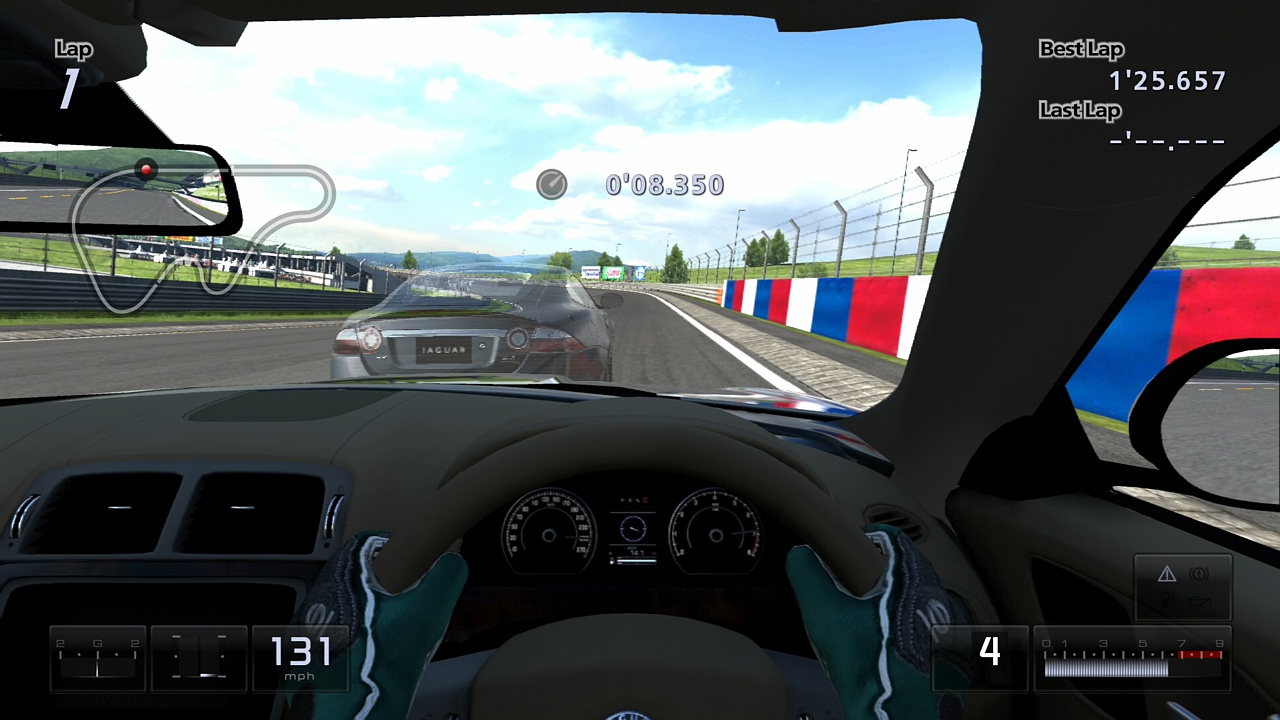This screenshot has height=720, width=1280.
Task: Toggle the mph speed unit display
Action: (x=300, y=676)
